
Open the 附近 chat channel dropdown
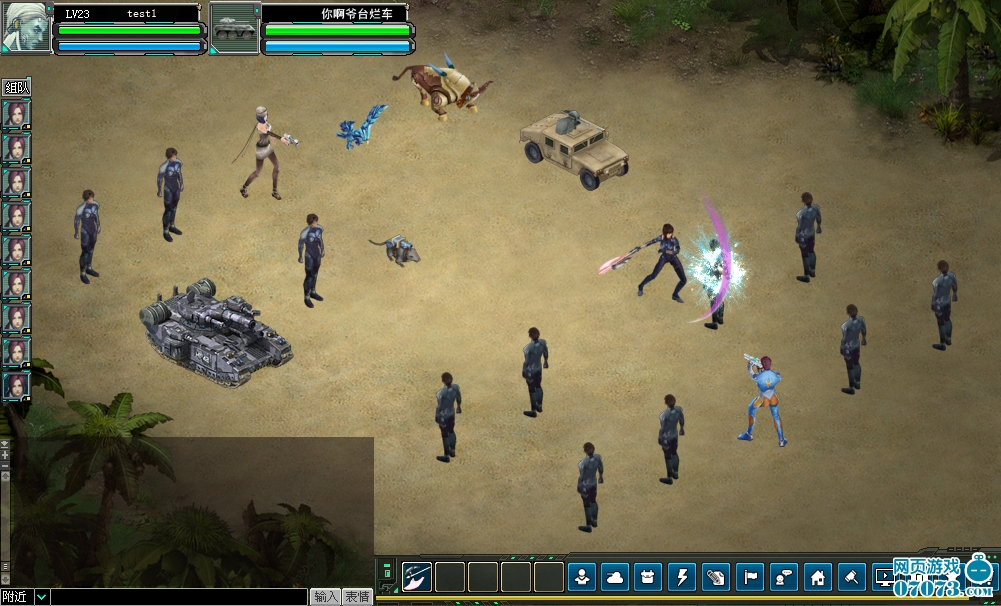point(41,597)
